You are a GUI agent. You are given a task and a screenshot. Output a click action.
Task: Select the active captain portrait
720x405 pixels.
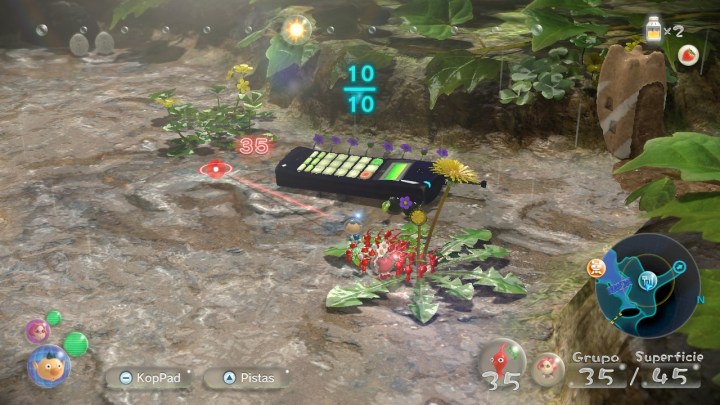pyautogui.click(x=46, y=365)
